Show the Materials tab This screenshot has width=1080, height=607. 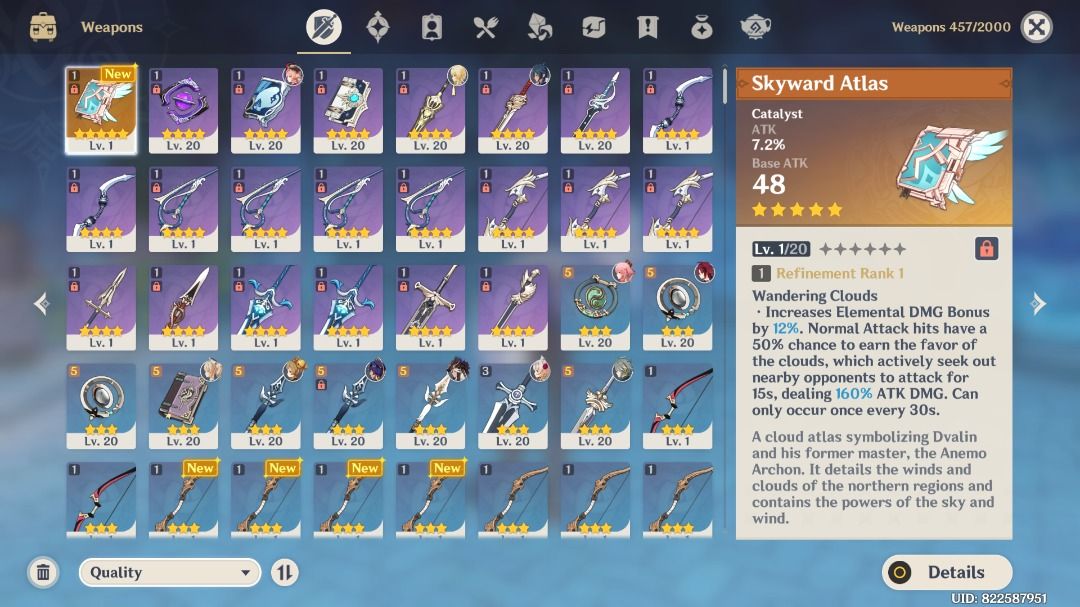(540, 27)
